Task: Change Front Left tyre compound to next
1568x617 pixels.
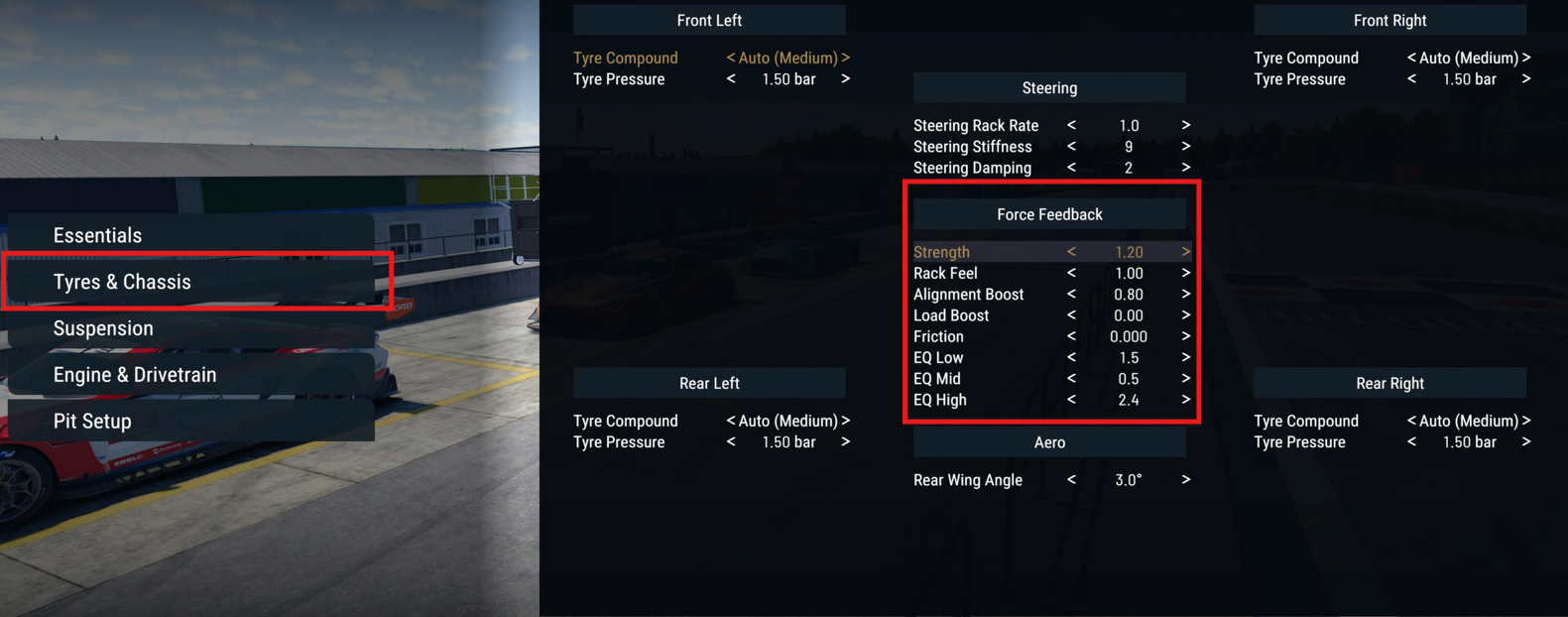Action: click(846, 59)
